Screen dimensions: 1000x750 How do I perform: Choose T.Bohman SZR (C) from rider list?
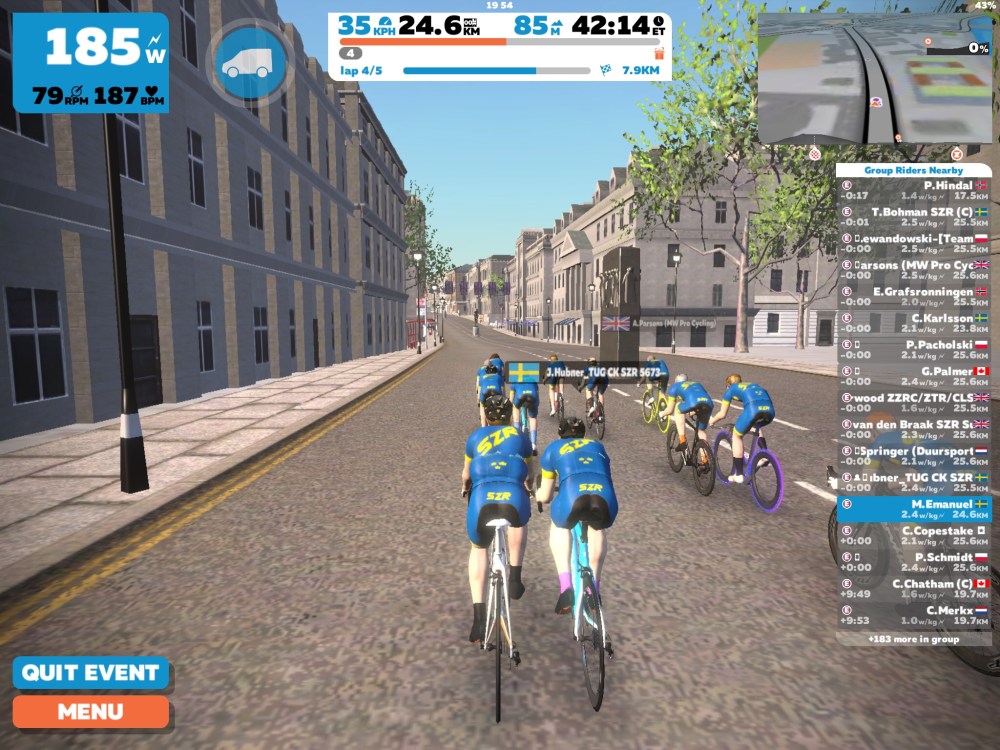(913, 218)
